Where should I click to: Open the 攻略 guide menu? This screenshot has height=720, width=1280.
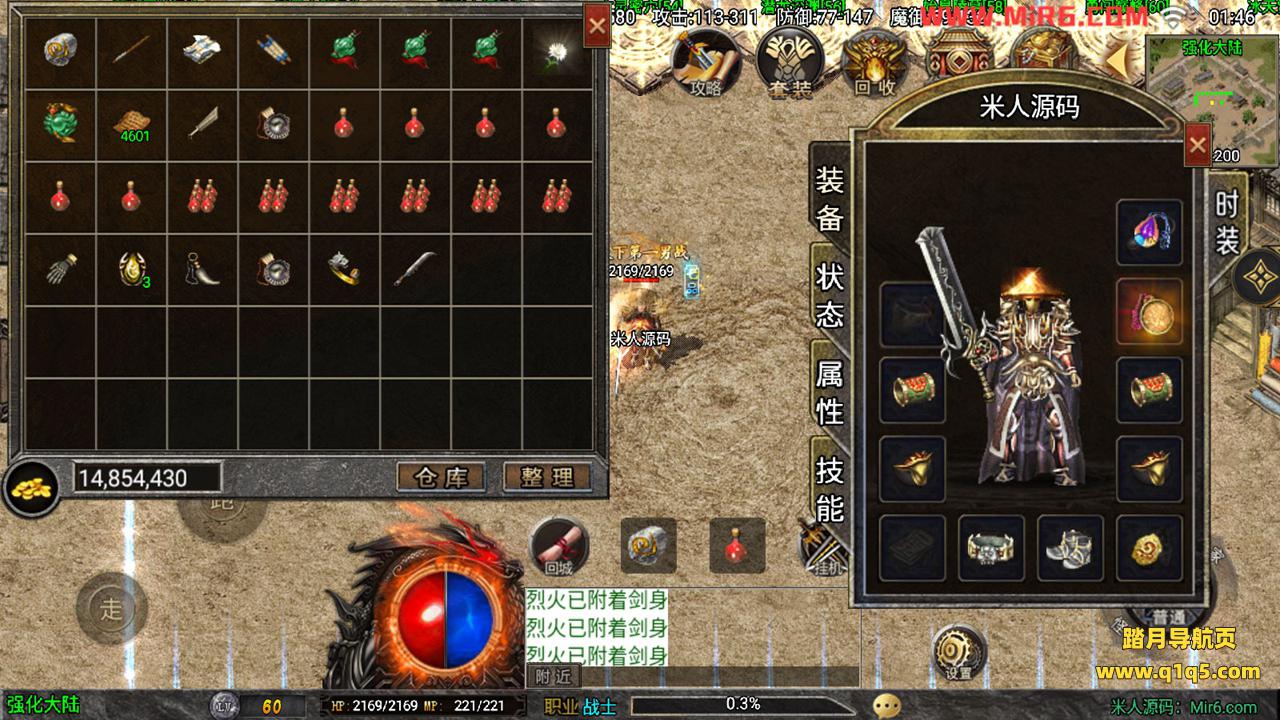point(704,62)
